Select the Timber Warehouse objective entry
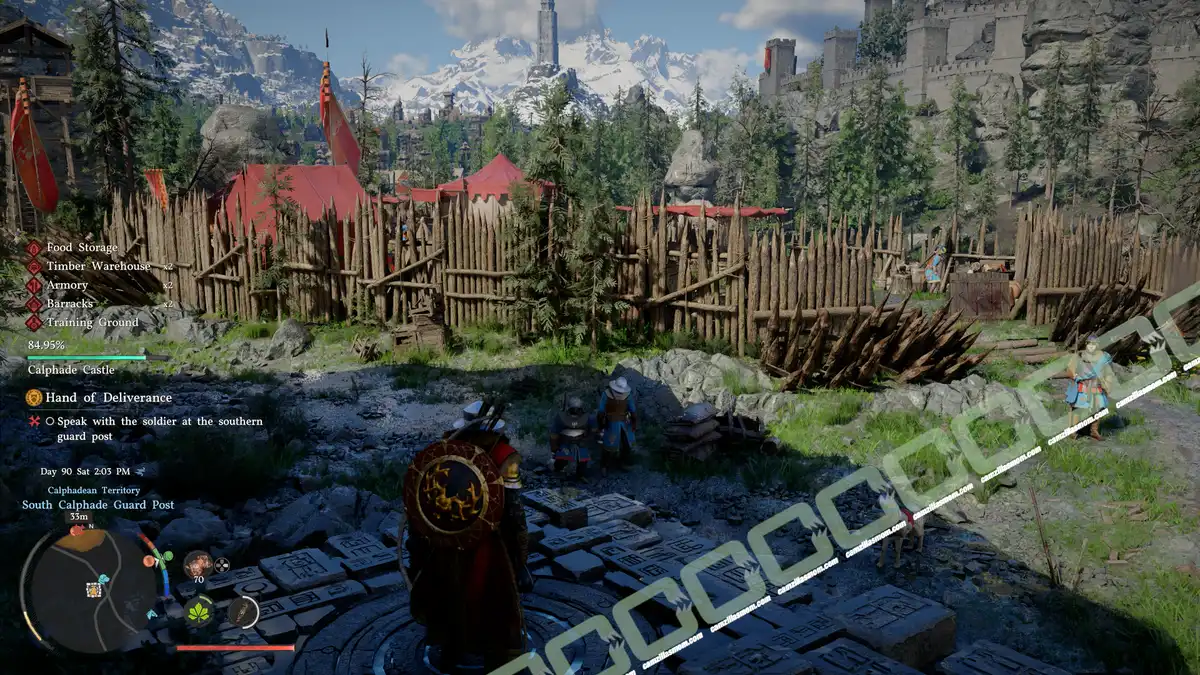 (x=98, y=267)
